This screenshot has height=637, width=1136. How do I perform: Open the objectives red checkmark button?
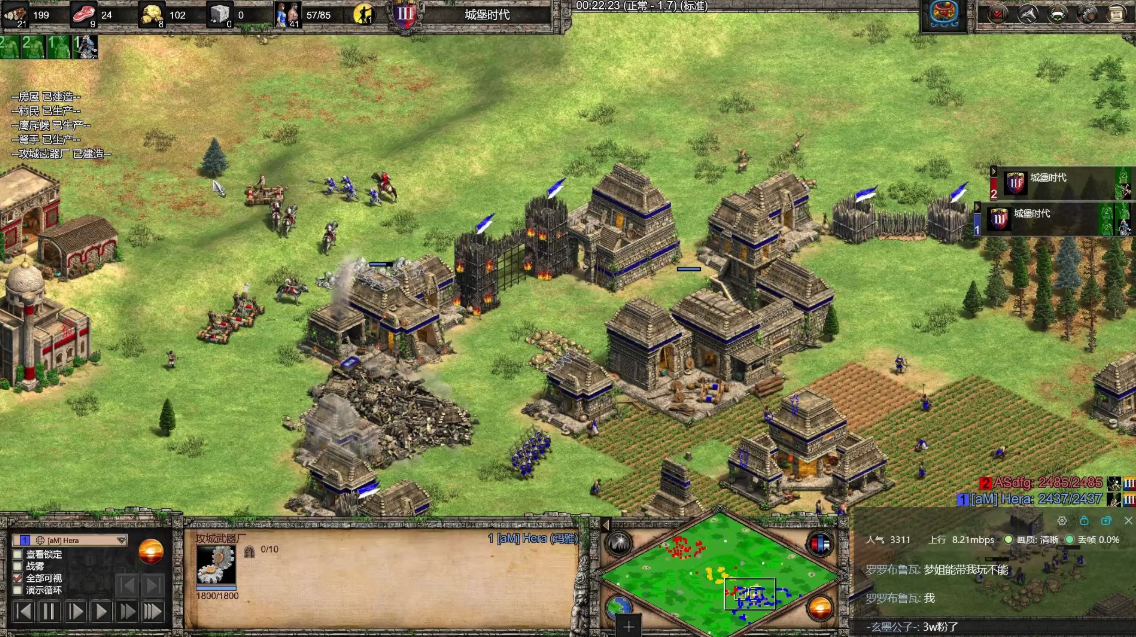(x=998, y=14)
